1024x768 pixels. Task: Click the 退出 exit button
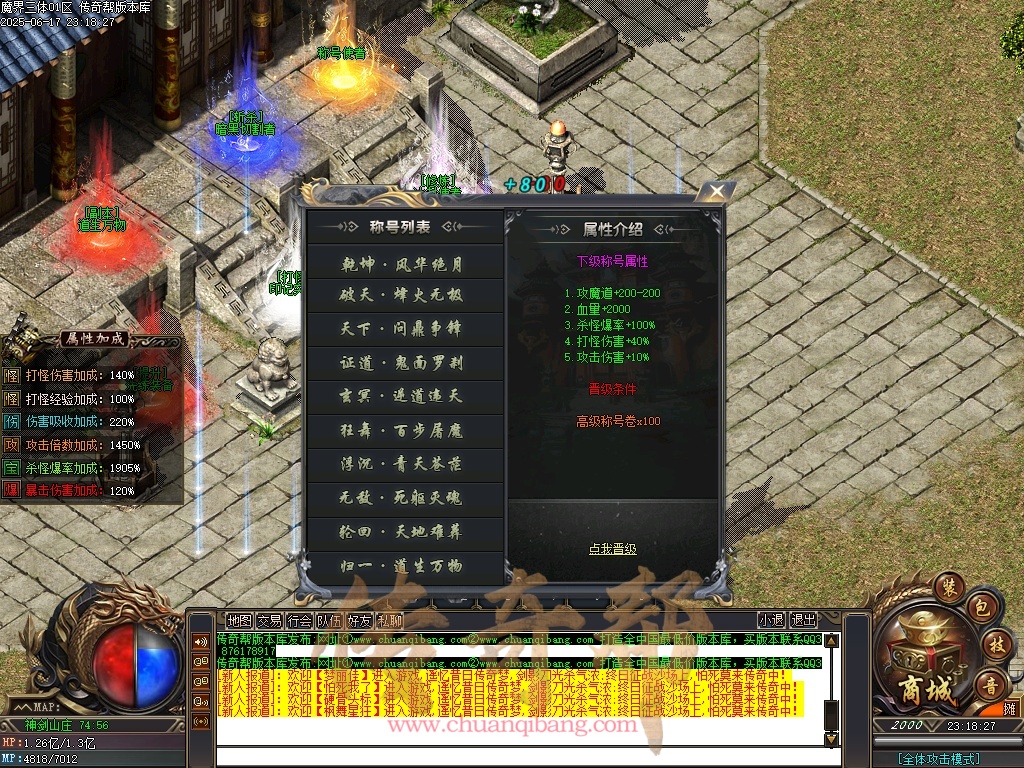click(x=804, y=621)
